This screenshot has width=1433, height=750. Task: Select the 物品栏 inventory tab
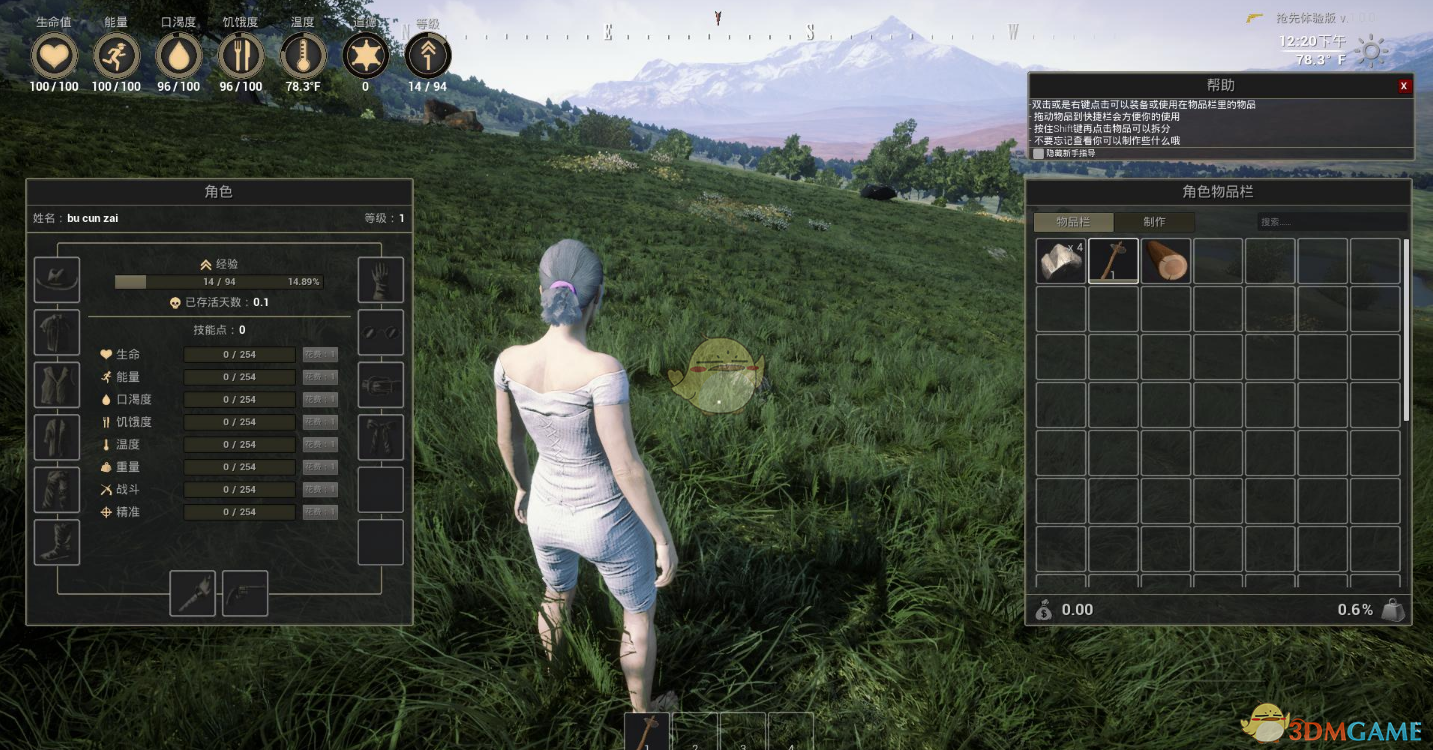[x=1073, y=222]
